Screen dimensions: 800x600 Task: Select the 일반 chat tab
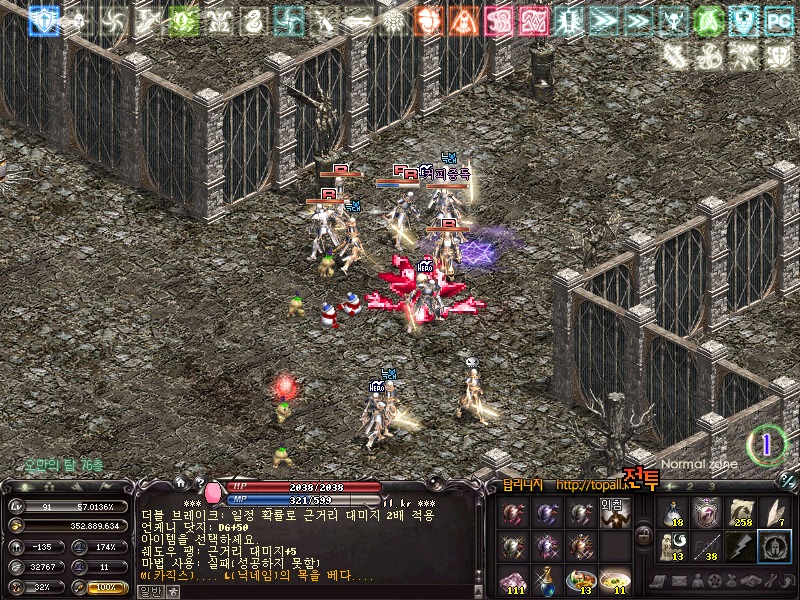(150, 591)
